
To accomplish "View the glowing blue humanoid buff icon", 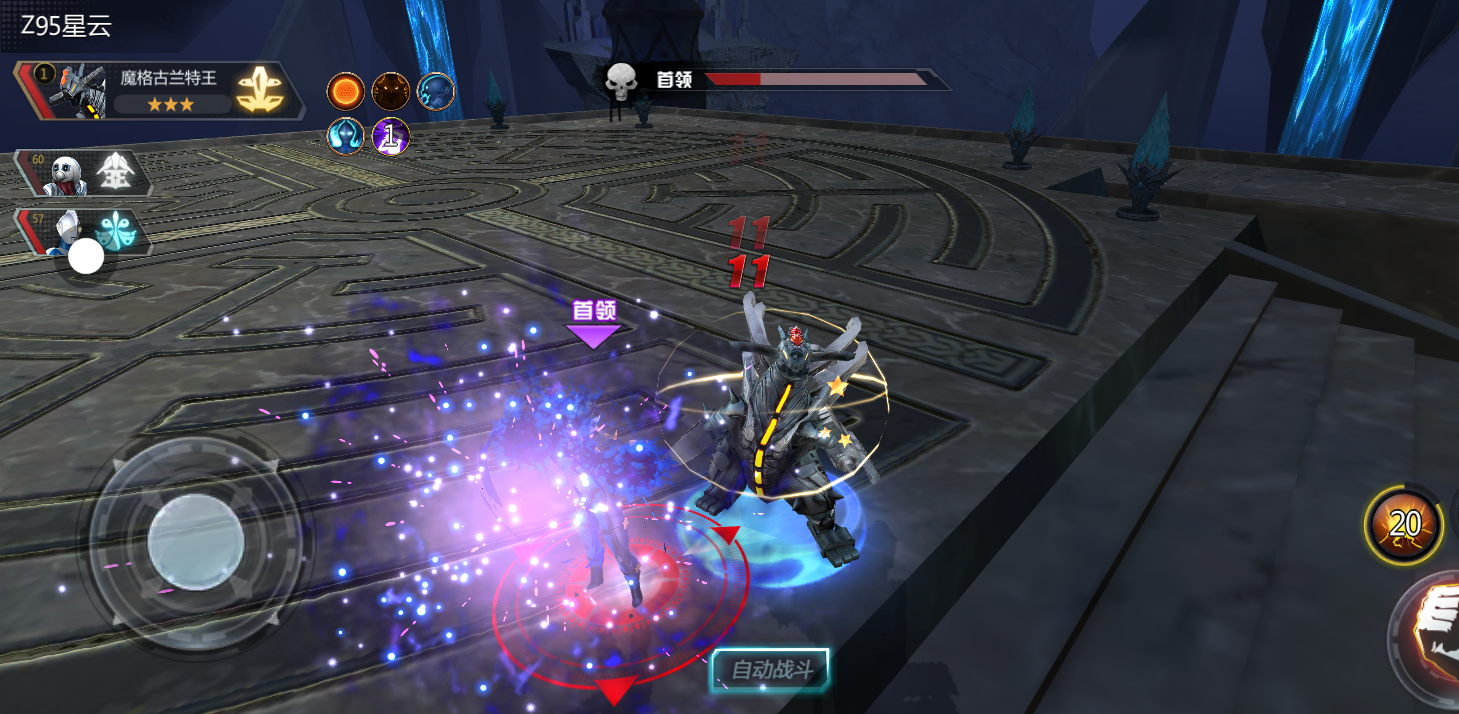I will click(346, 136).
